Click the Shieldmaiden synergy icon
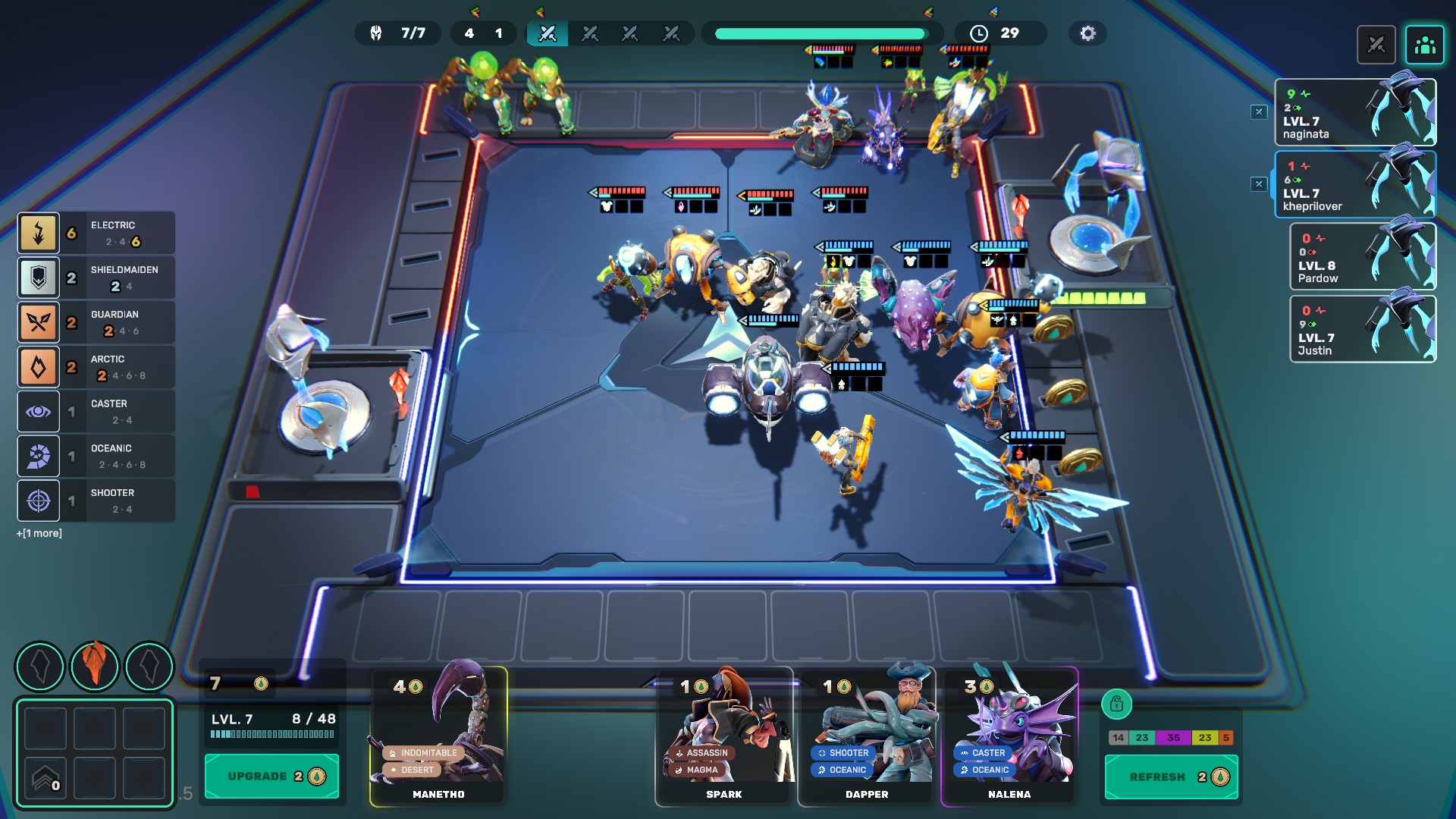1456x819 pixels. coord(39,277)
